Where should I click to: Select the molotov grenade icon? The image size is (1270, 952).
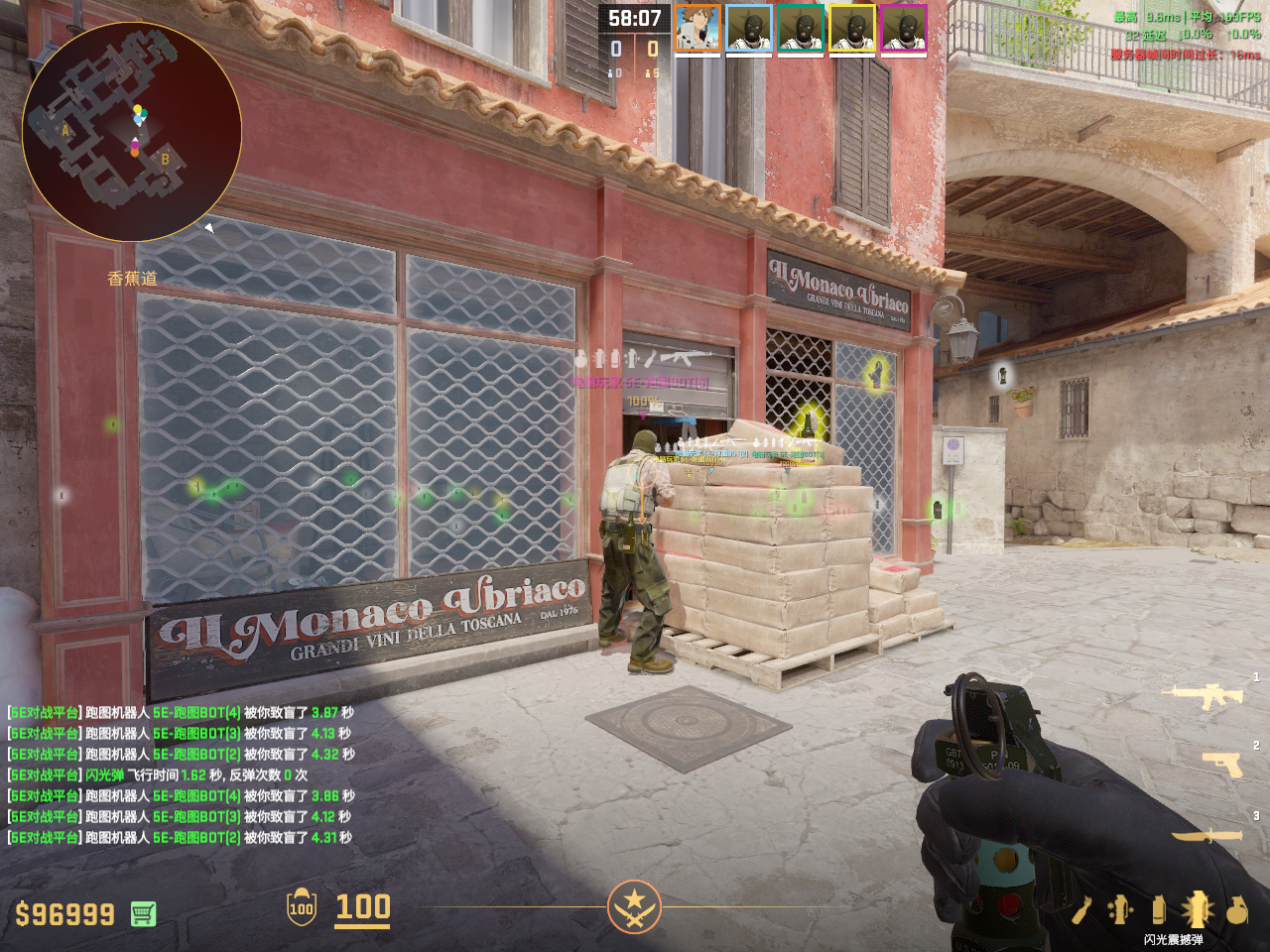click(1081, 909)
